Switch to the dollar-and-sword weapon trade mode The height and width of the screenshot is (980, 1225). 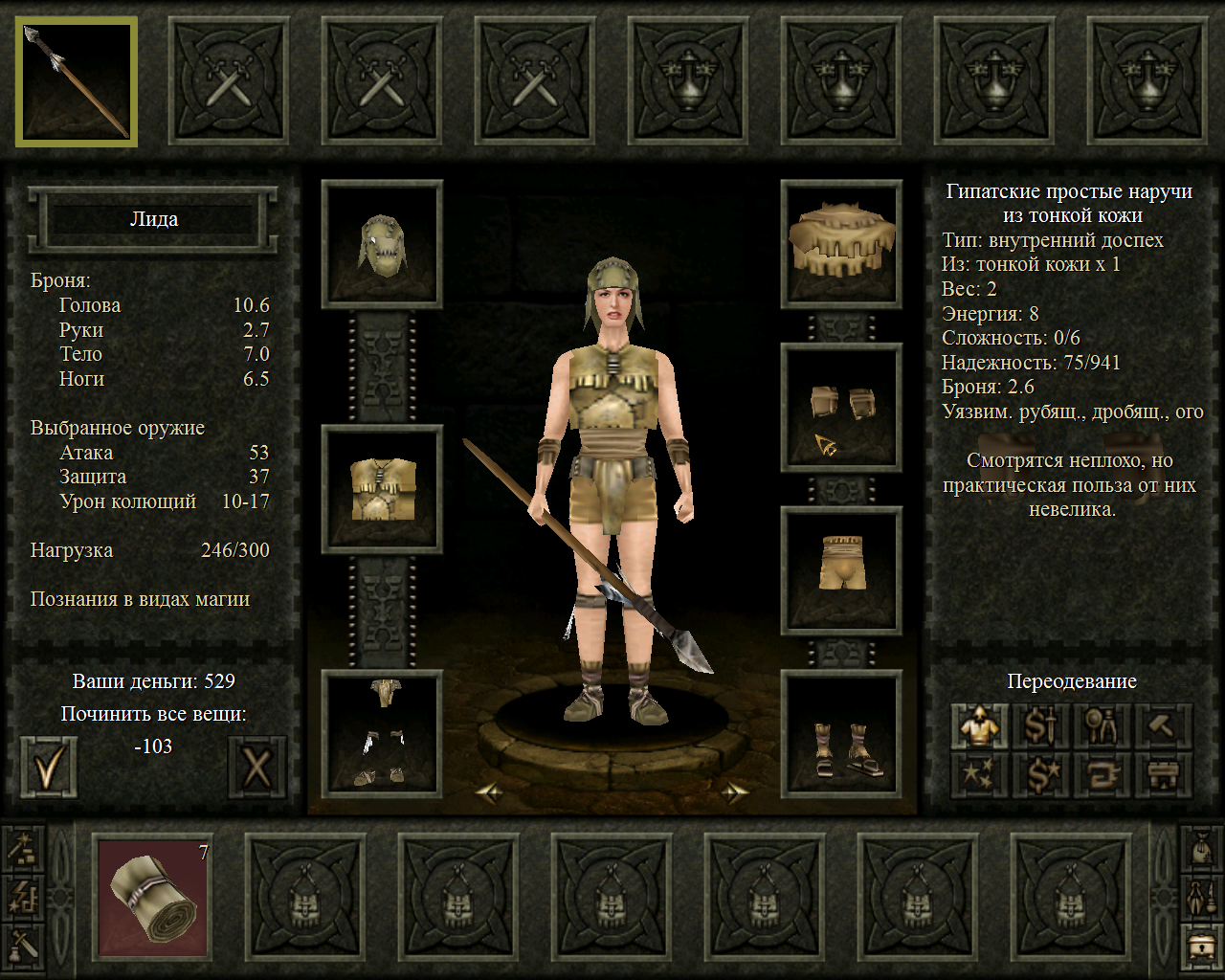[x=1040, y=727]
